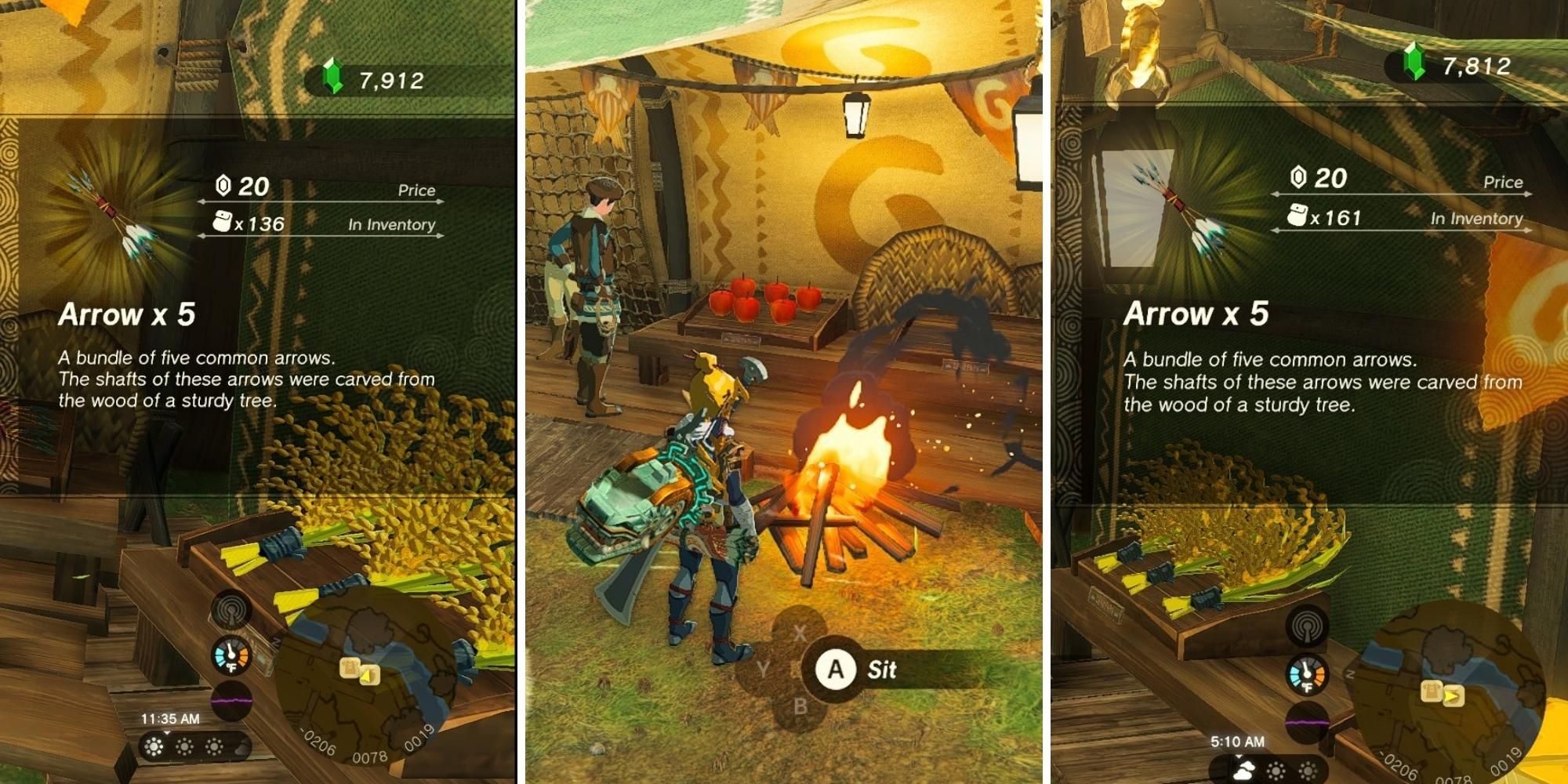Select the Price row label
This screenshot has height=784, width=1568.
point(417,189)
